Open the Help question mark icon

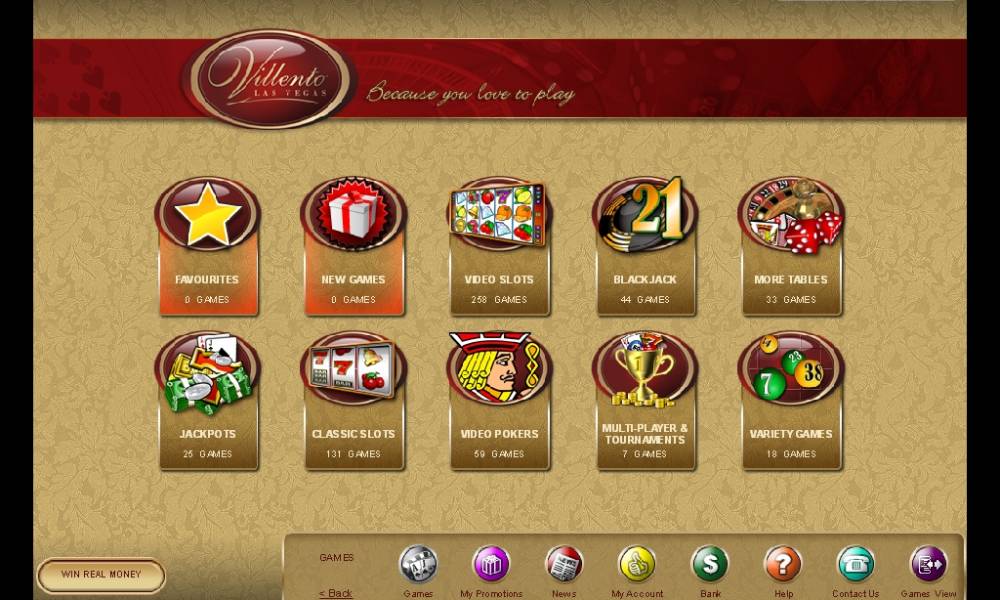[783, 565]
